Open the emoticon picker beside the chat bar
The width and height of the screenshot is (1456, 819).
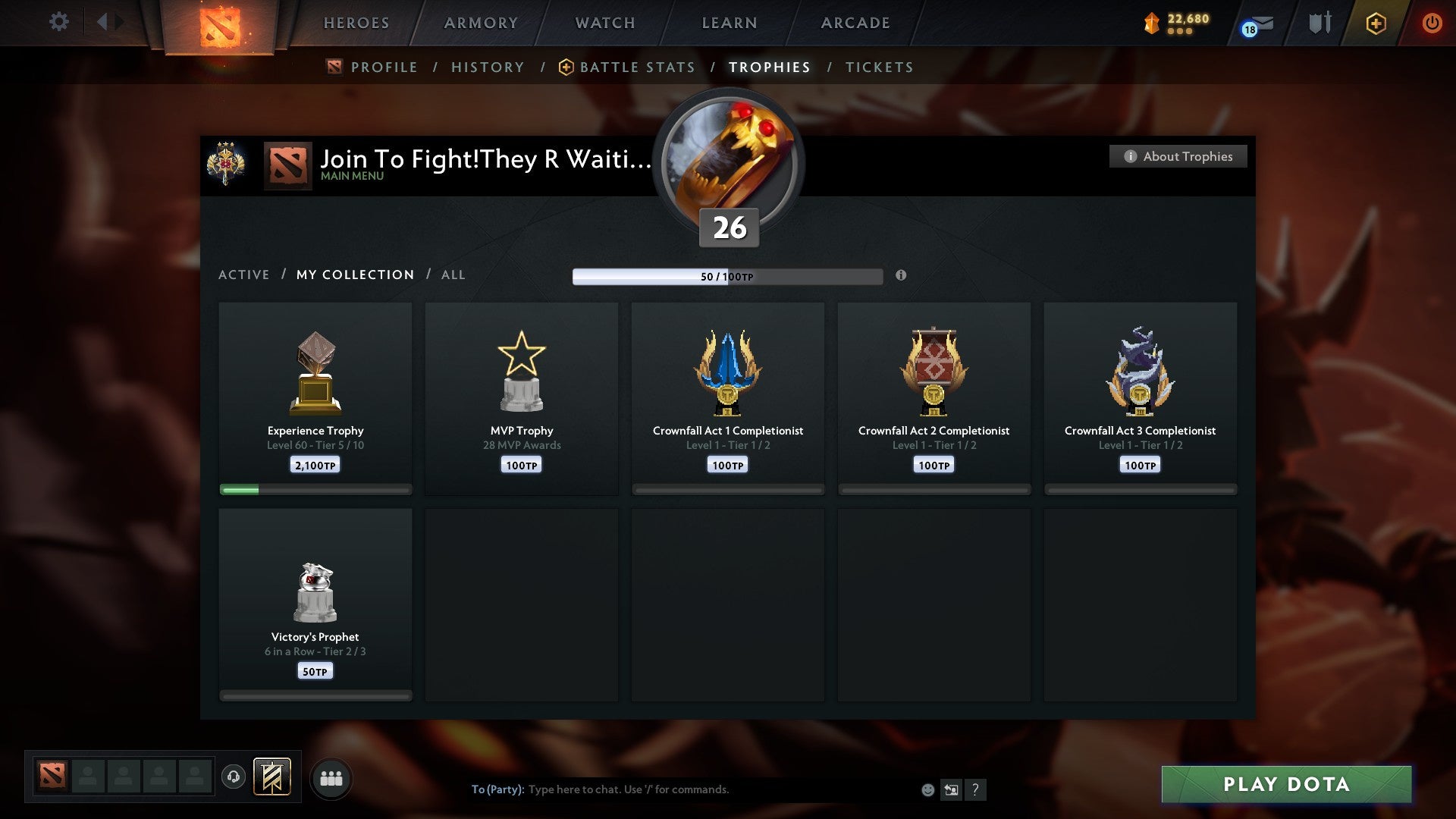pyautogui.click(x=928, y=789)
